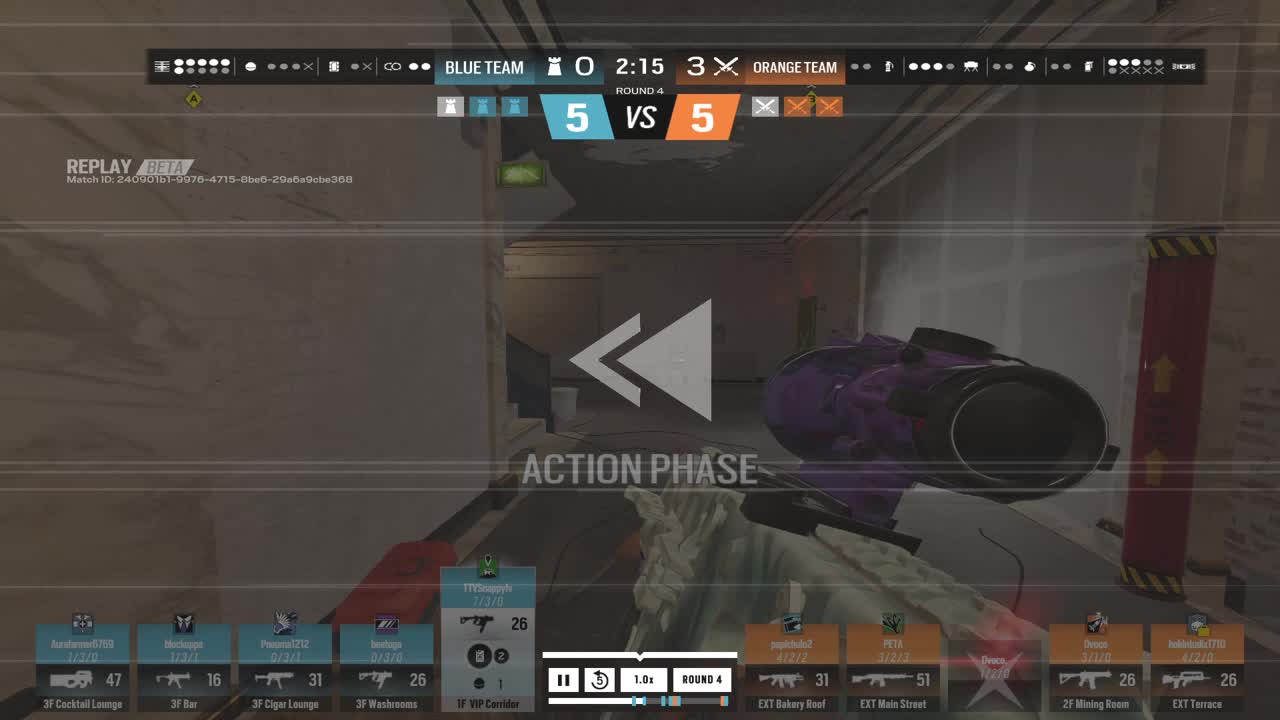This screenshot has height=720, width=1280.
Task: Toggle the first blue teammate marker above VS
Action: coord(451,106)
